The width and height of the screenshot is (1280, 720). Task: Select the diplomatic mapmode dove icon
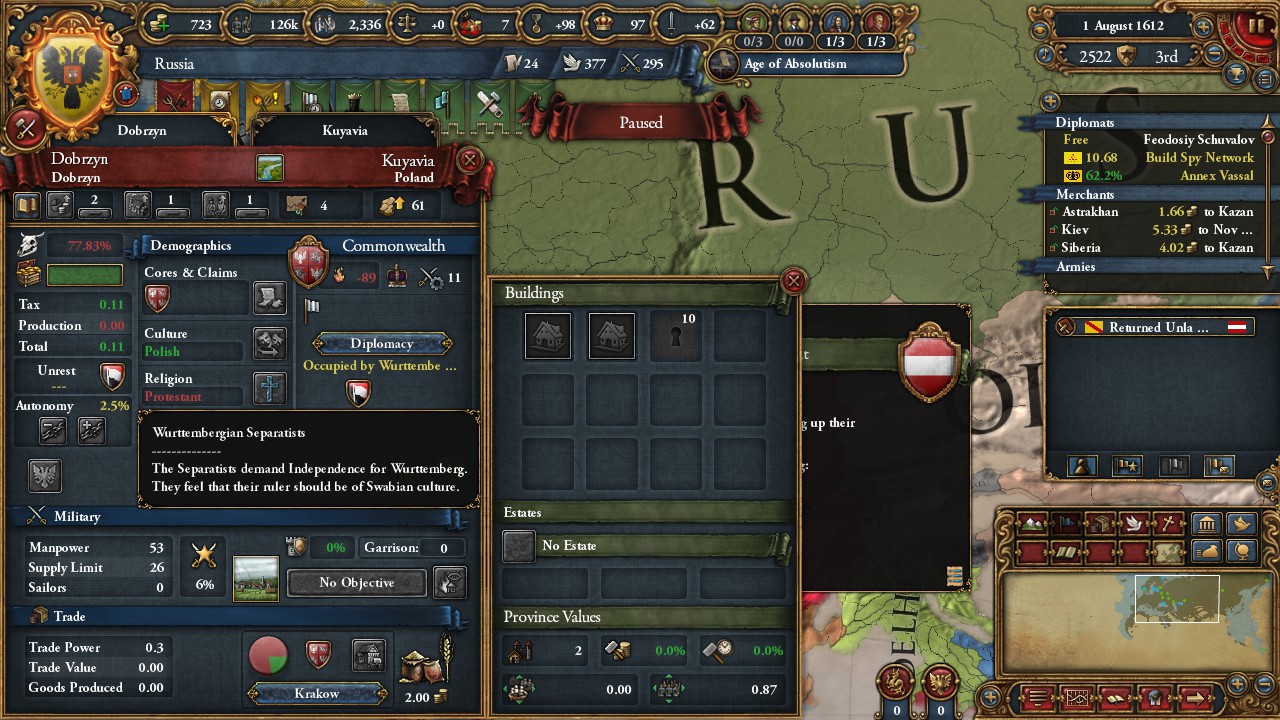tap(1132, 523)
